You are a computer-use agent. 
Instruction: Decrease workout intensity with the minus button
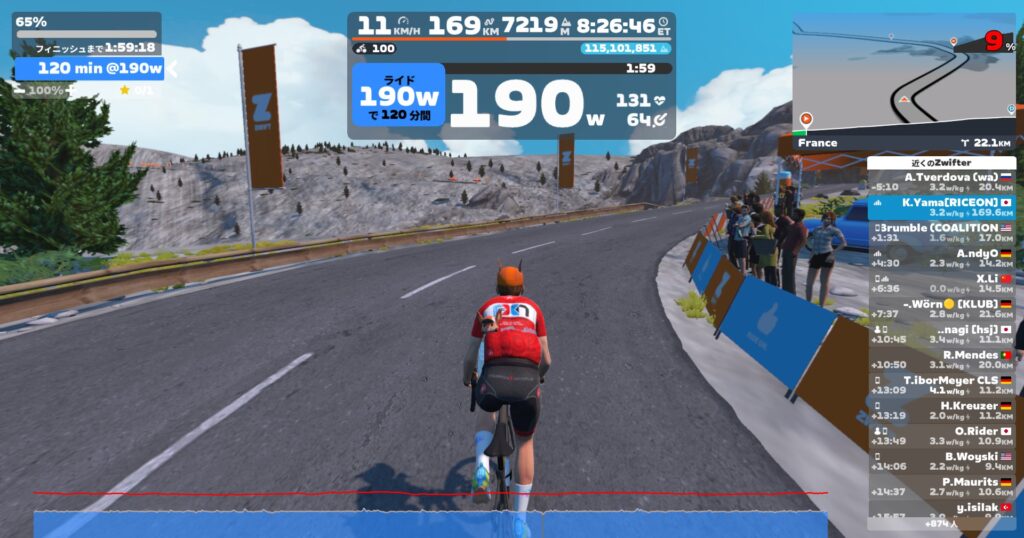[x=20, y=90]
